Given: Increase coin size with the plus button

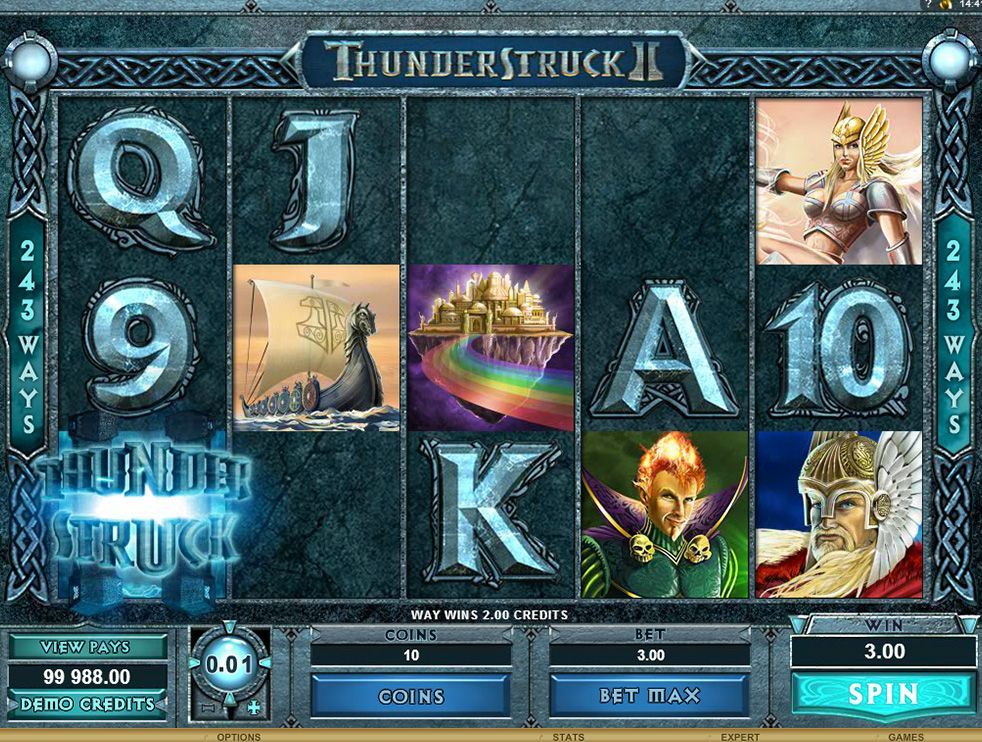Looking at the screenshot, I should point(253,707).
